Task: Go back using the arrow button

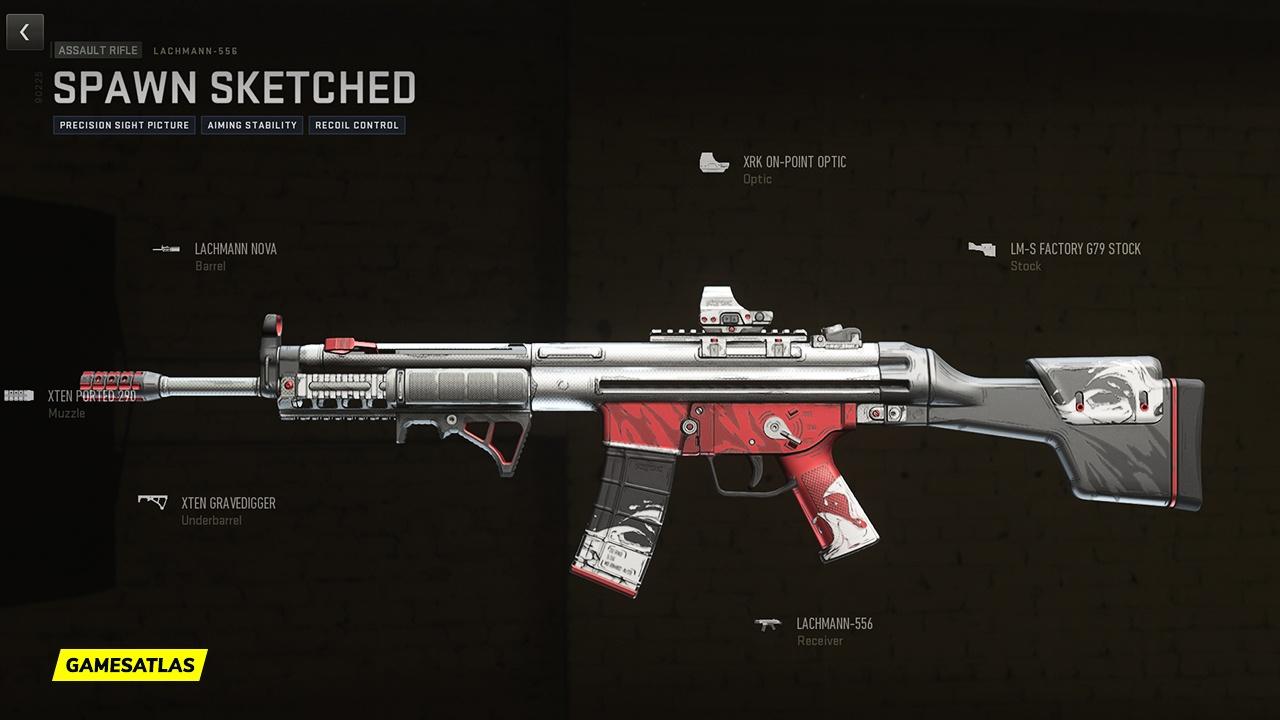Action: (x=25, y=32)
